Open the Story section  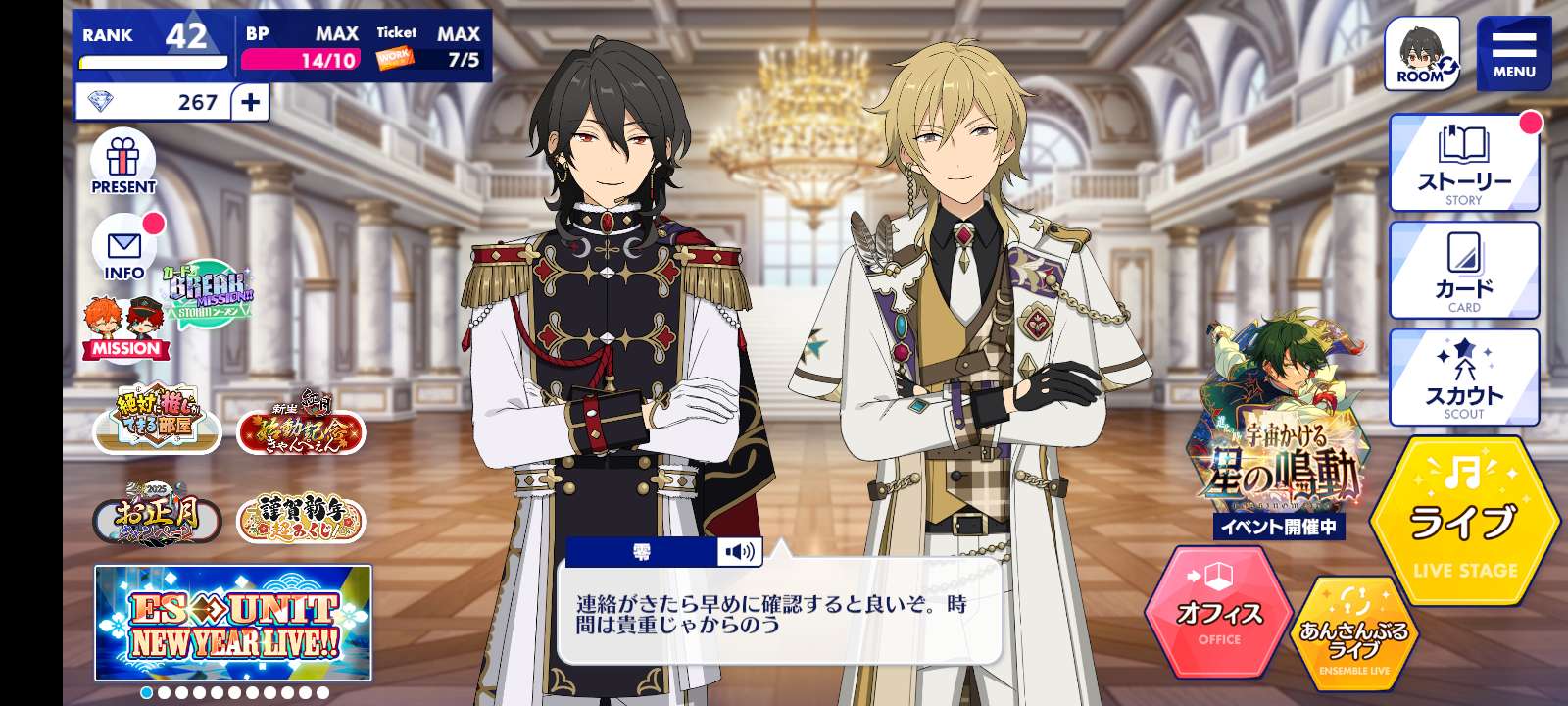click(1464, 164)
